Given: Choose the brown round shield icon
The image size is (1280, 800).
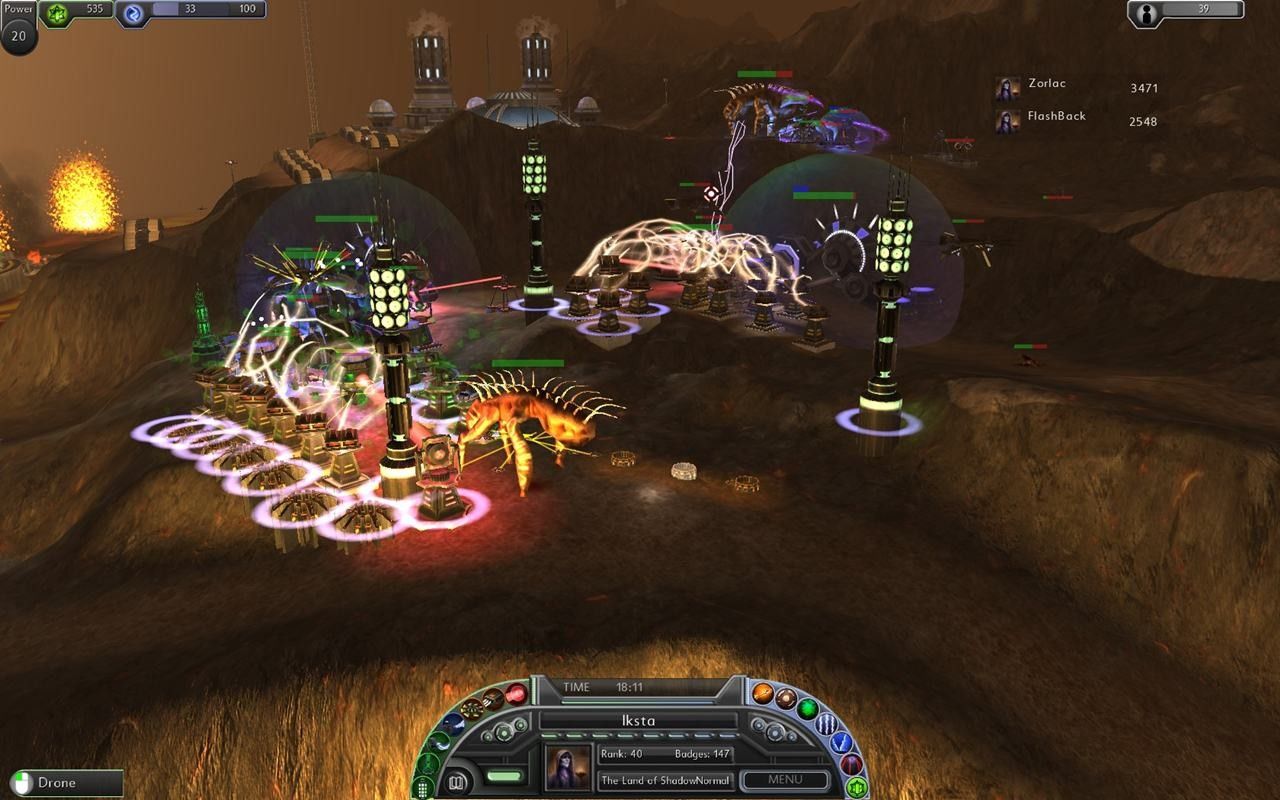Looking at the screenshot, I should tap(785, 699).
